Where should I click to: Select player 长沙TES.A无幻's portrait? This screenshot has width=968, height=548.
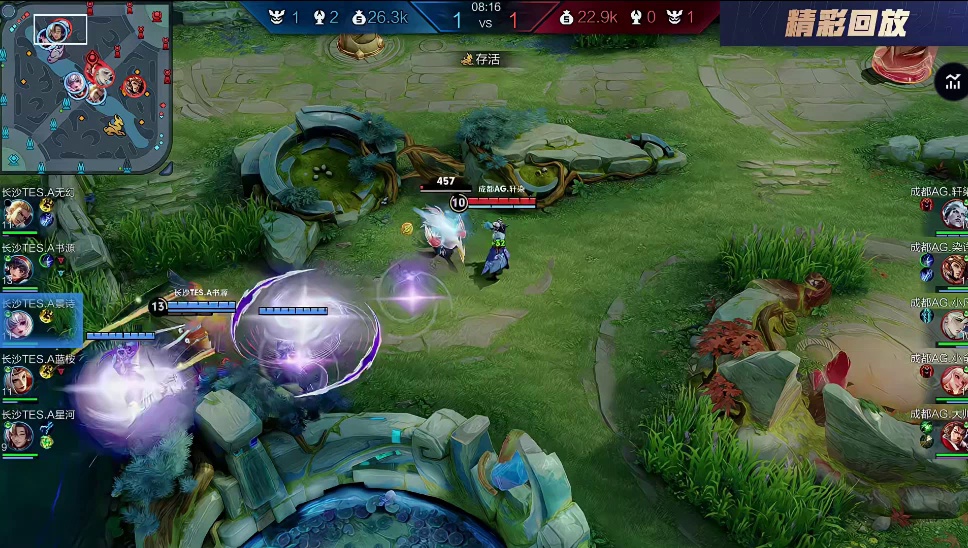click(17, 213)
